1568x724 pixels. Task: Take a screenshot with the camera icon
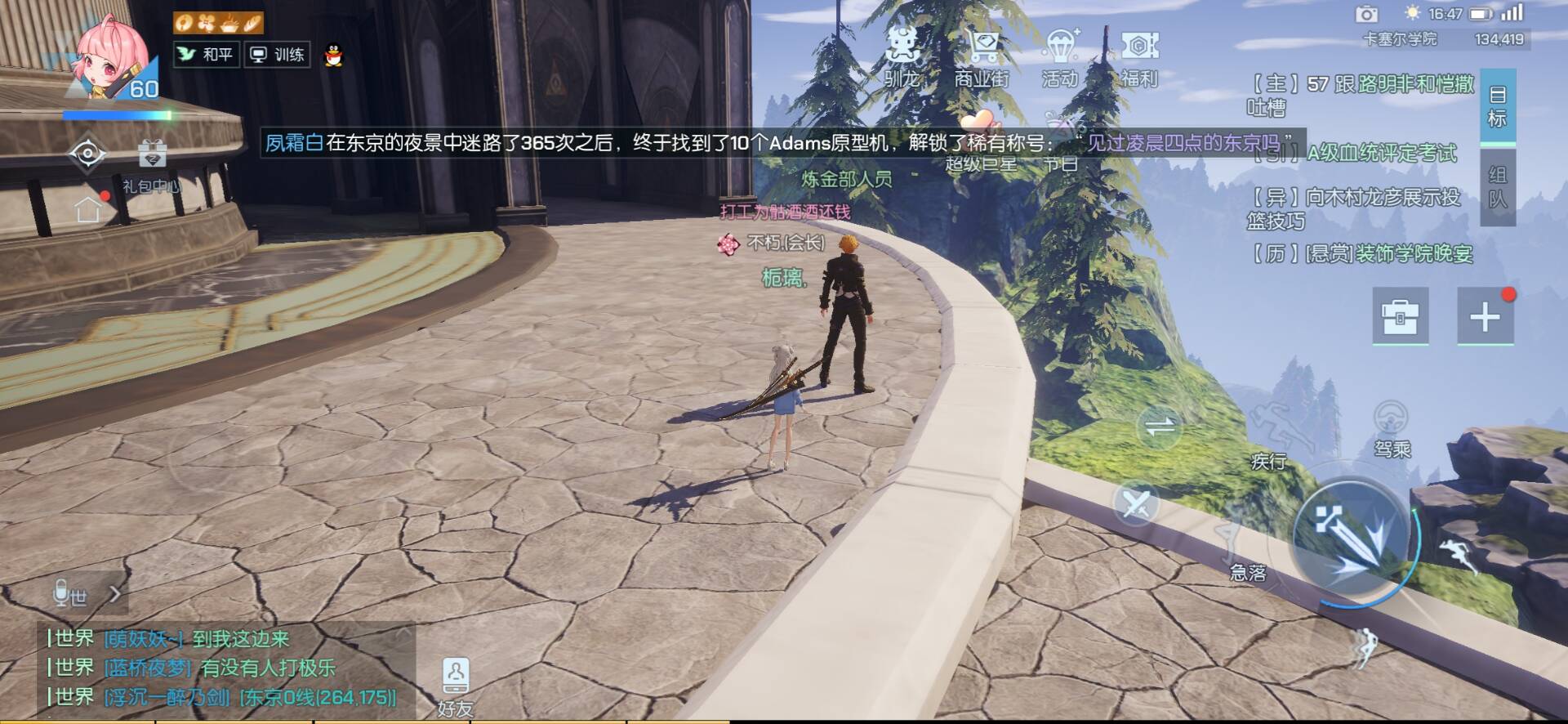1366,14
